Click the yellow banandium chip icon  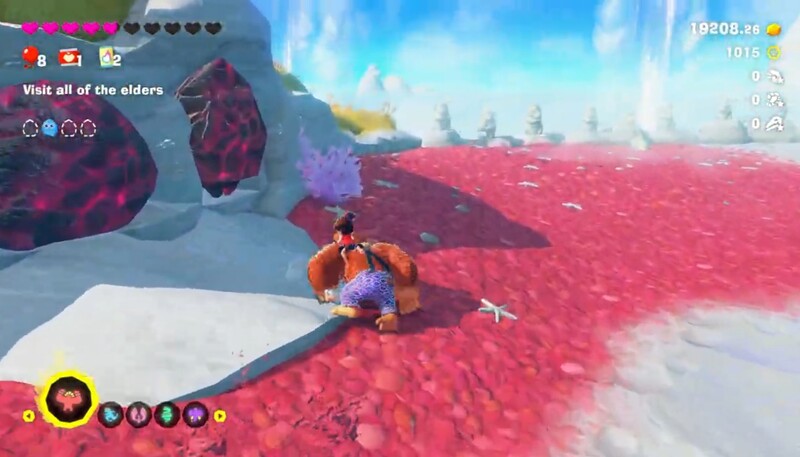pyautogui.click(x=773, y=52)
